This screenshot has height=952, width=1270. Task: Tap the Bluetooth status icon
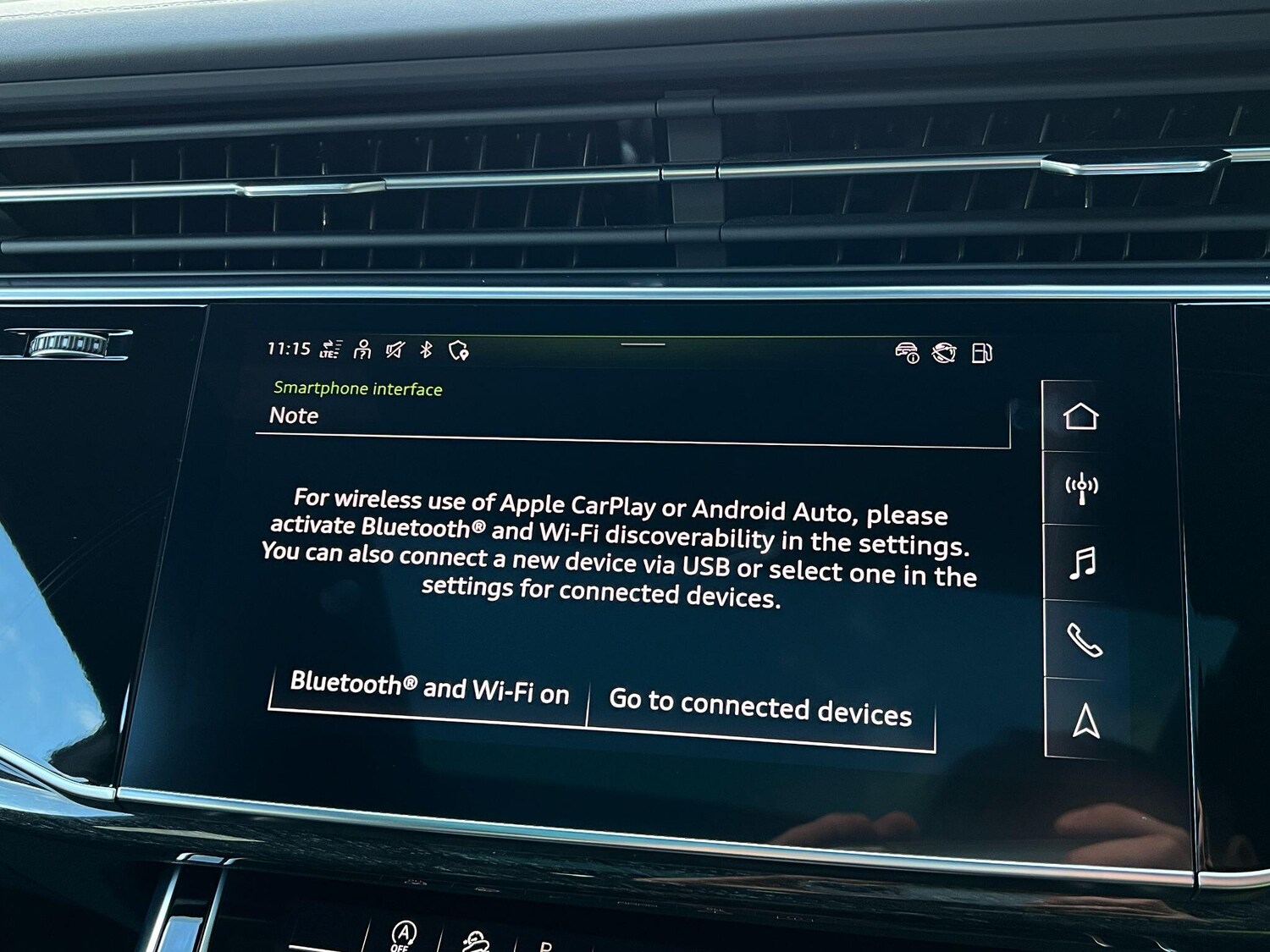(427, 349)
